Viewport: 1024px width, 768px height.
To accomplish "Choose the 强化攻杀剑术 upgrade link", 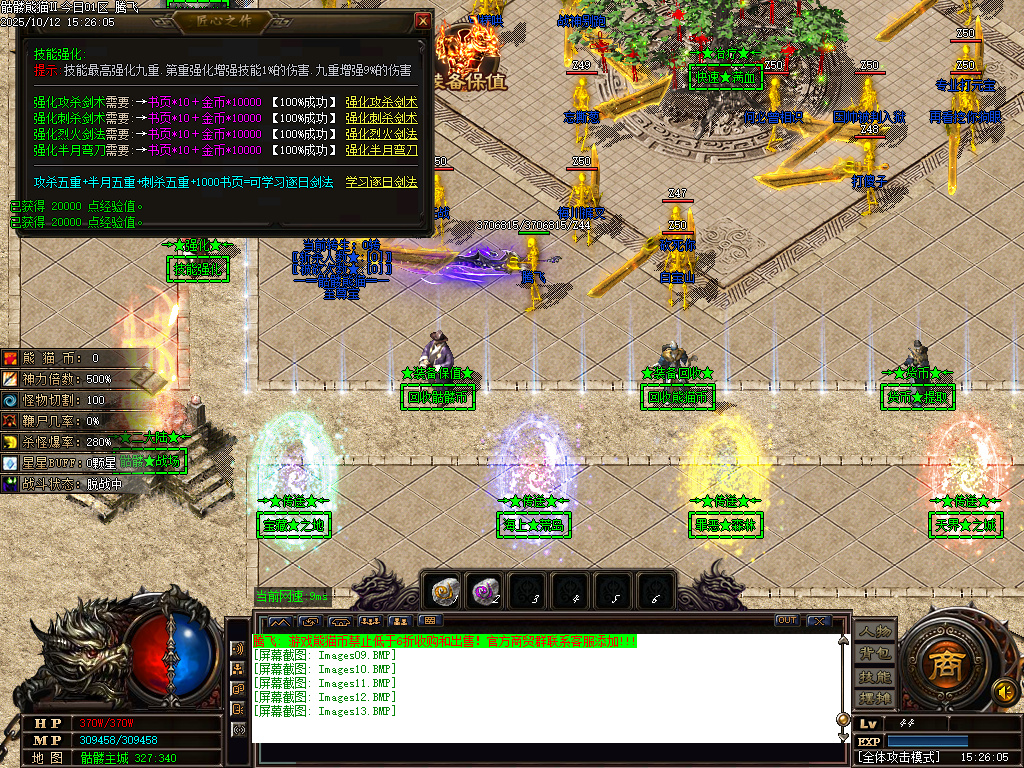I will click(381, 102).
